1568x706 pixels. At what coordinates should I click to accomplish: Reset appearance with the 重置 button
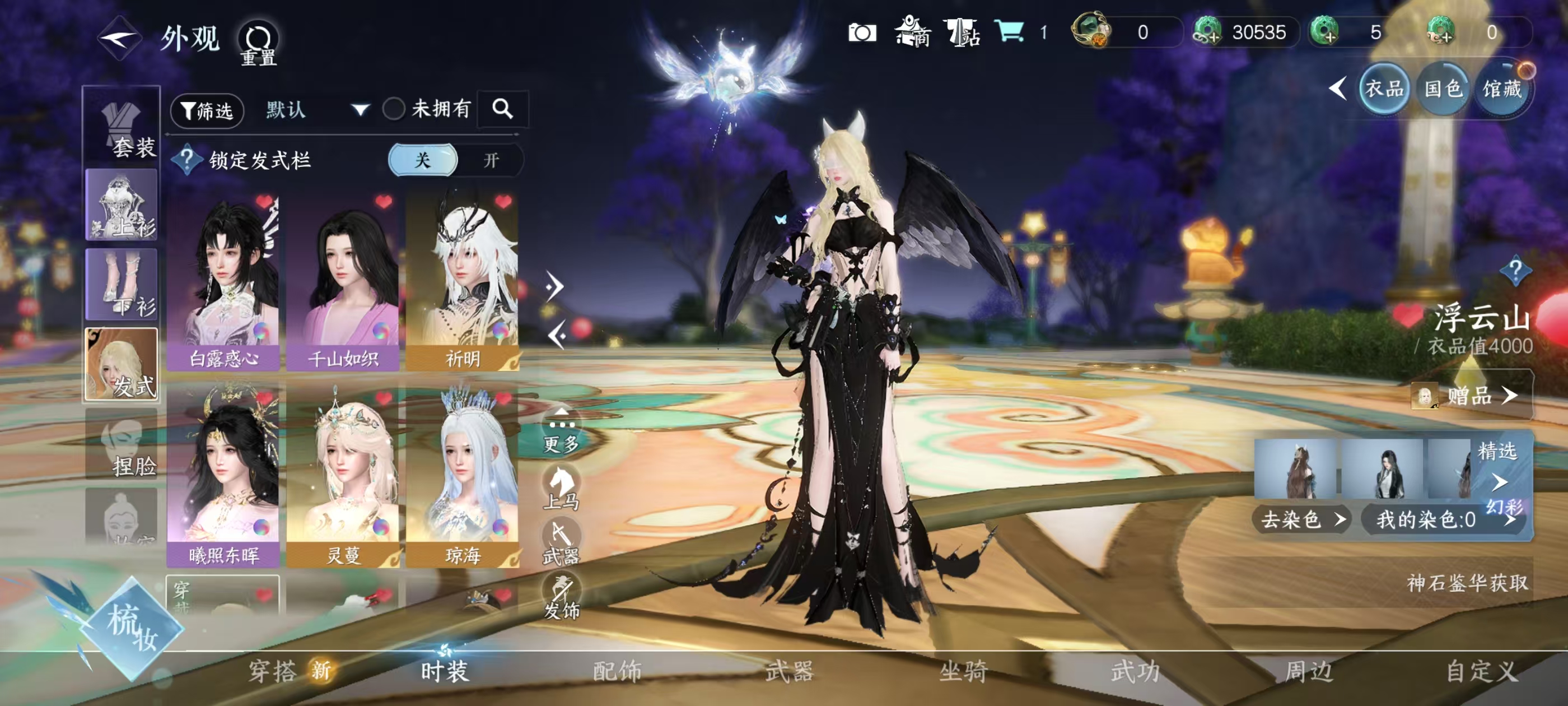(258, 43)
